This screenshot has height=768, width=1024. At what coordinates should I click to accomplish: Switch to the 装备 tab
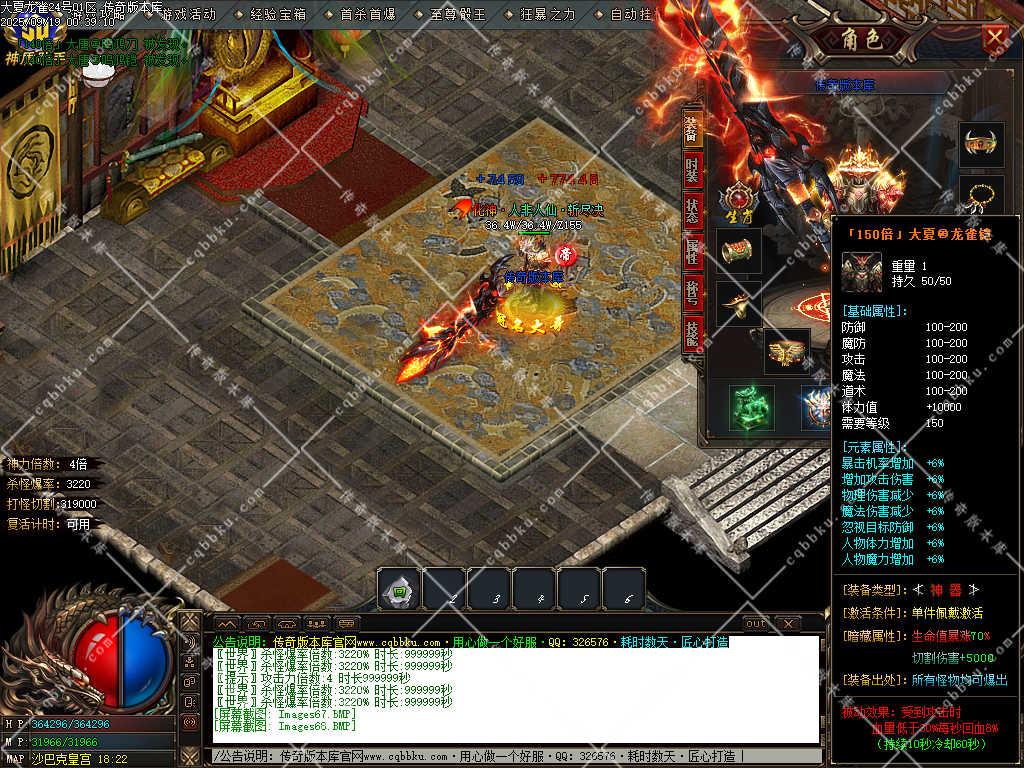(692, 129)
